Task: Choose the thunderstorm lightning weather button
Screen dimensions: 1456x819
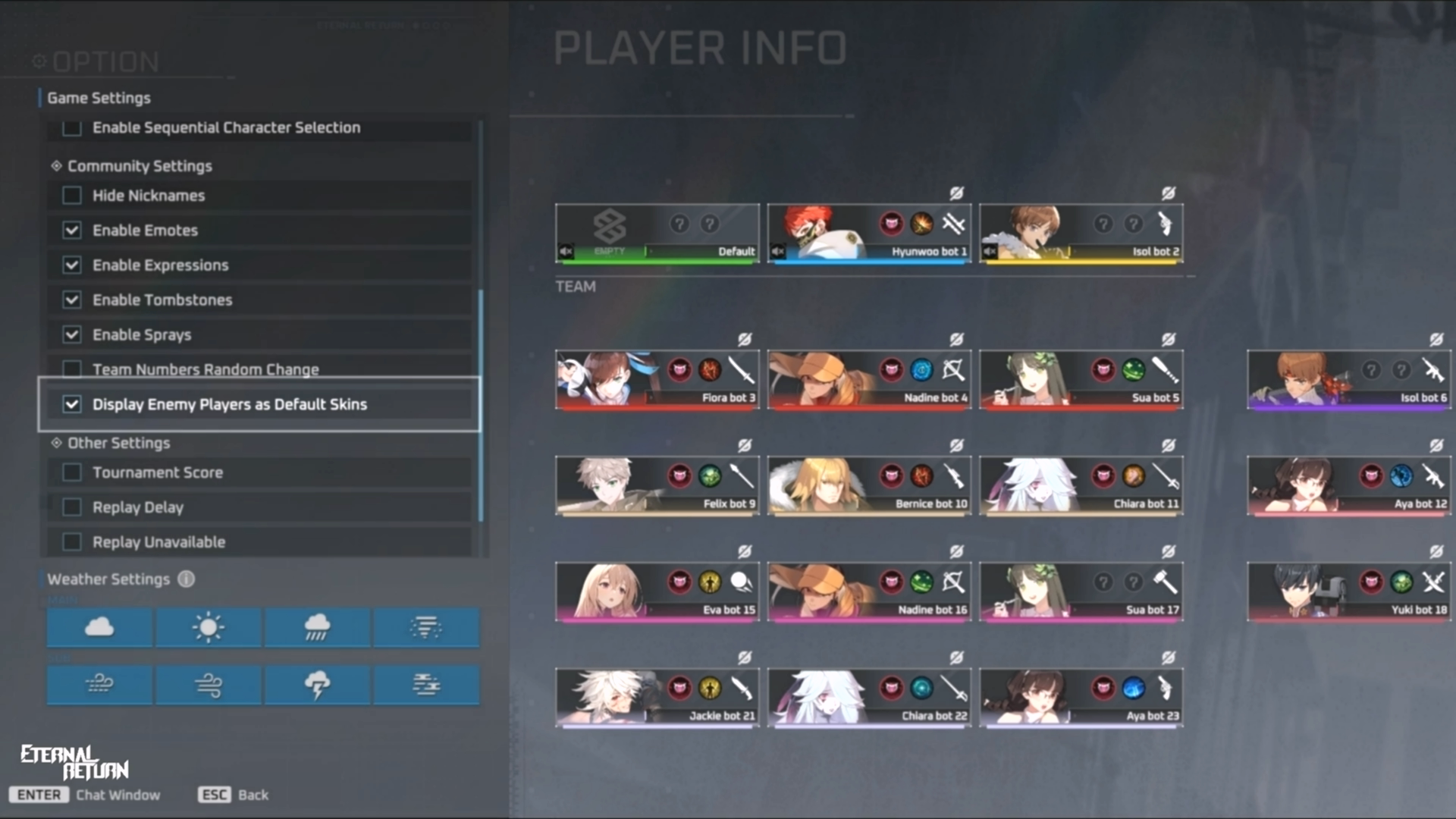Action: 317,685
